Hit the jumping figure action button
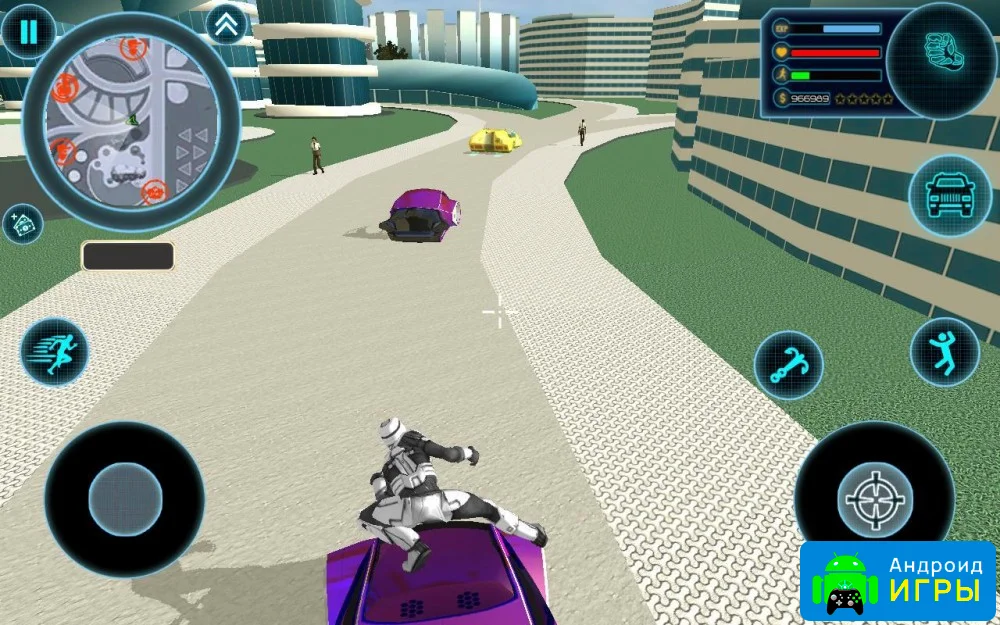Image resolution: width=1000 pixels, height=625 pixels. point(944,352)
